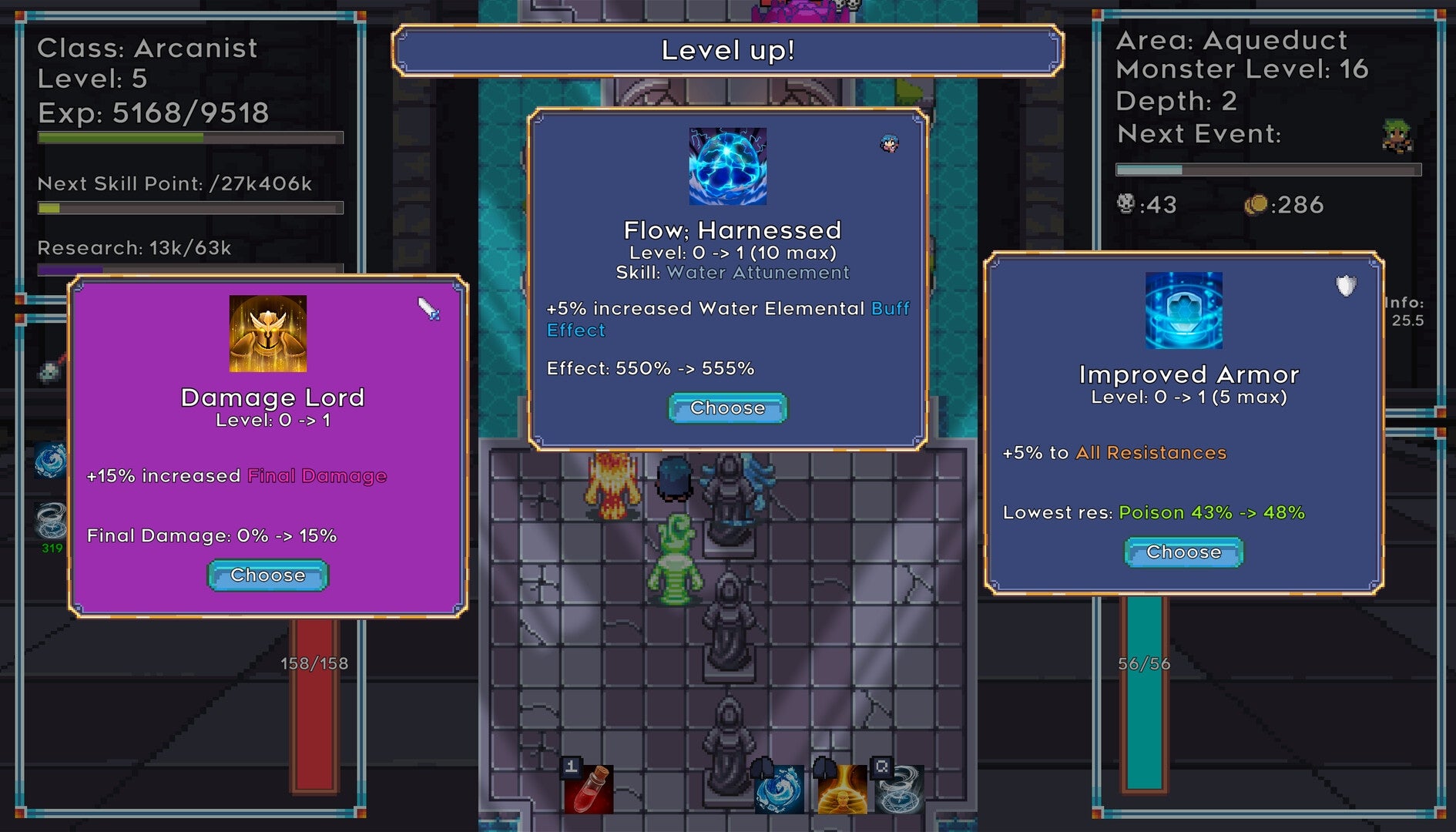Choose the Damage Lord upgrade
Image resolution: width=1456 pixels, height=832 pixels.
coord(267,575)
